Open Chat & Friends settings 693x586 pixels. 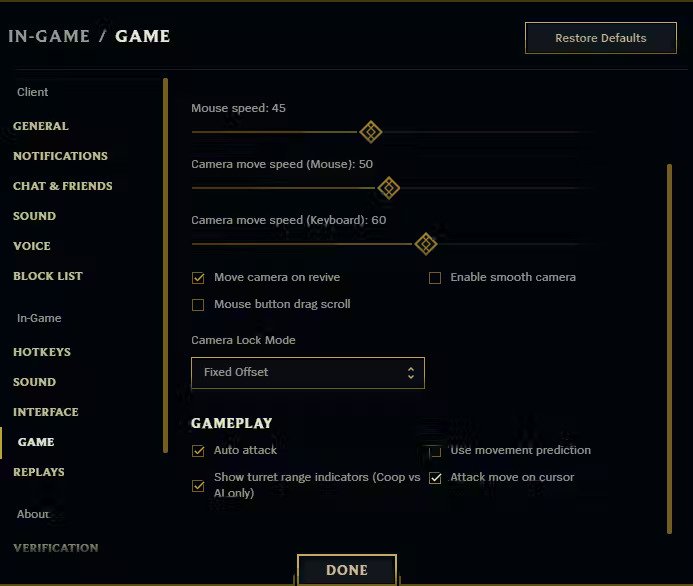[62, 186]
